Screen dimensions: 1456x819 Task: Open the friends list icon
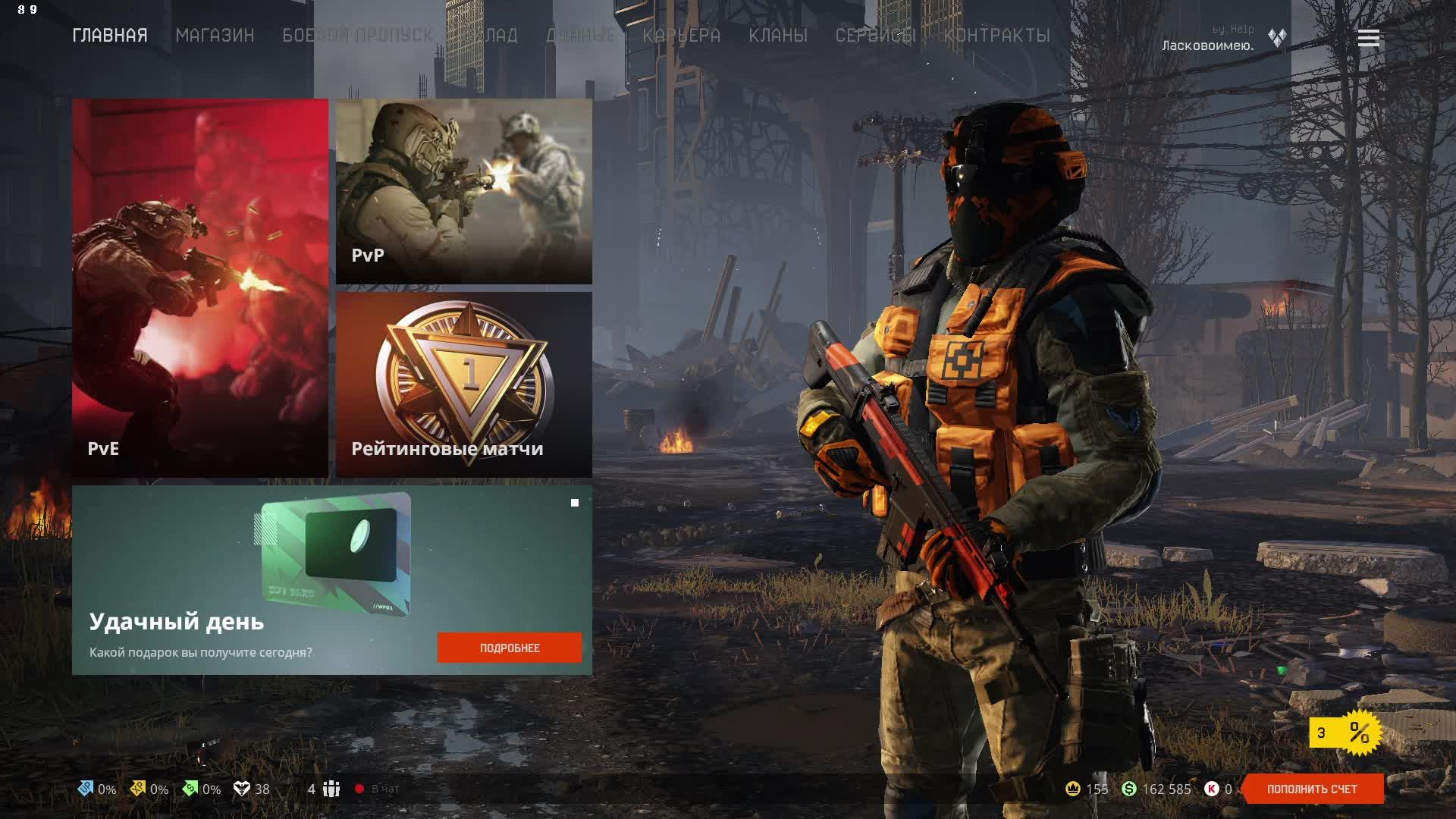click(331, 789)
